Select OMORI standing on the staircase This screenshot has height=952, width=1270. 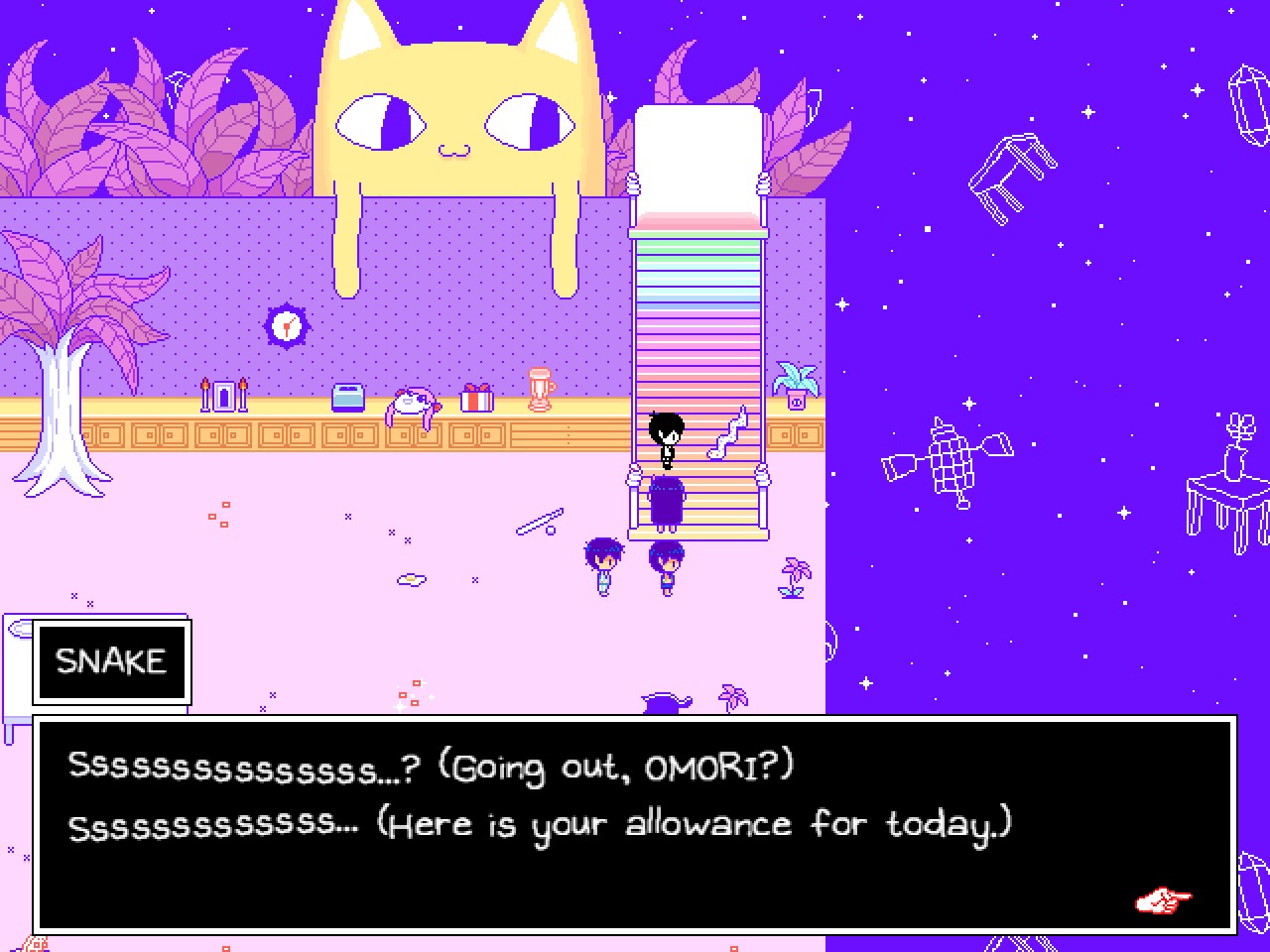pyautogui.click(x=667, y=436)
